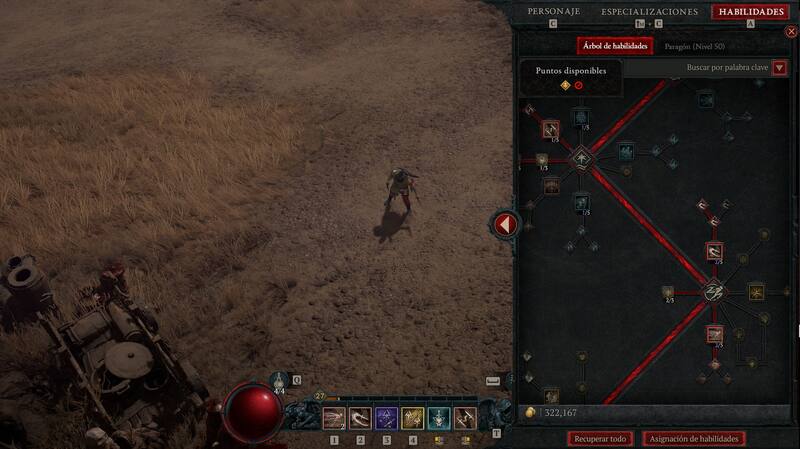Activate the last hotbar skill with crossed weapons
The height and width of the screenshot is (449, 800).
click(465, 418)
